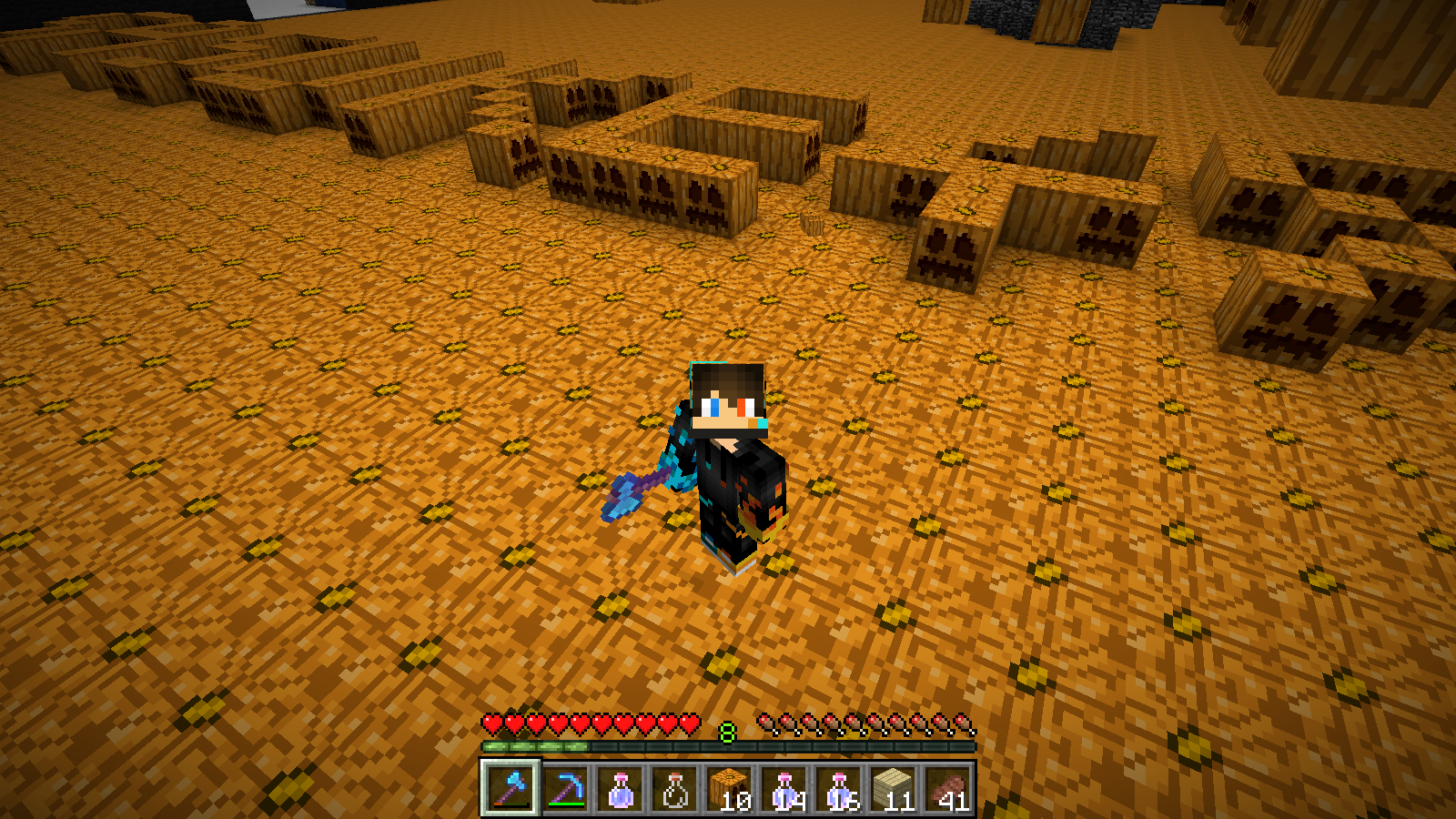Select the diamond pickaxe hotbar slot
Viewport: 1456px width, 819px height.
point(565,788)
